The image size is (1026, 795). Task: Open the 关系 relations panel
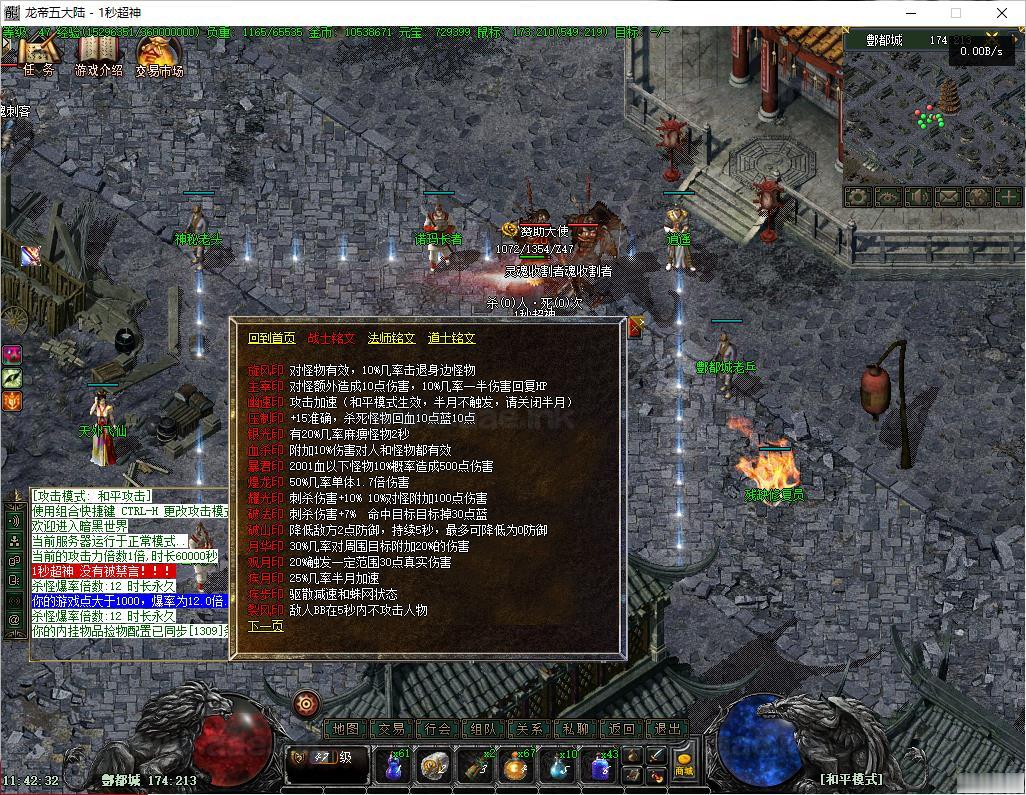[x=530, y=729]
